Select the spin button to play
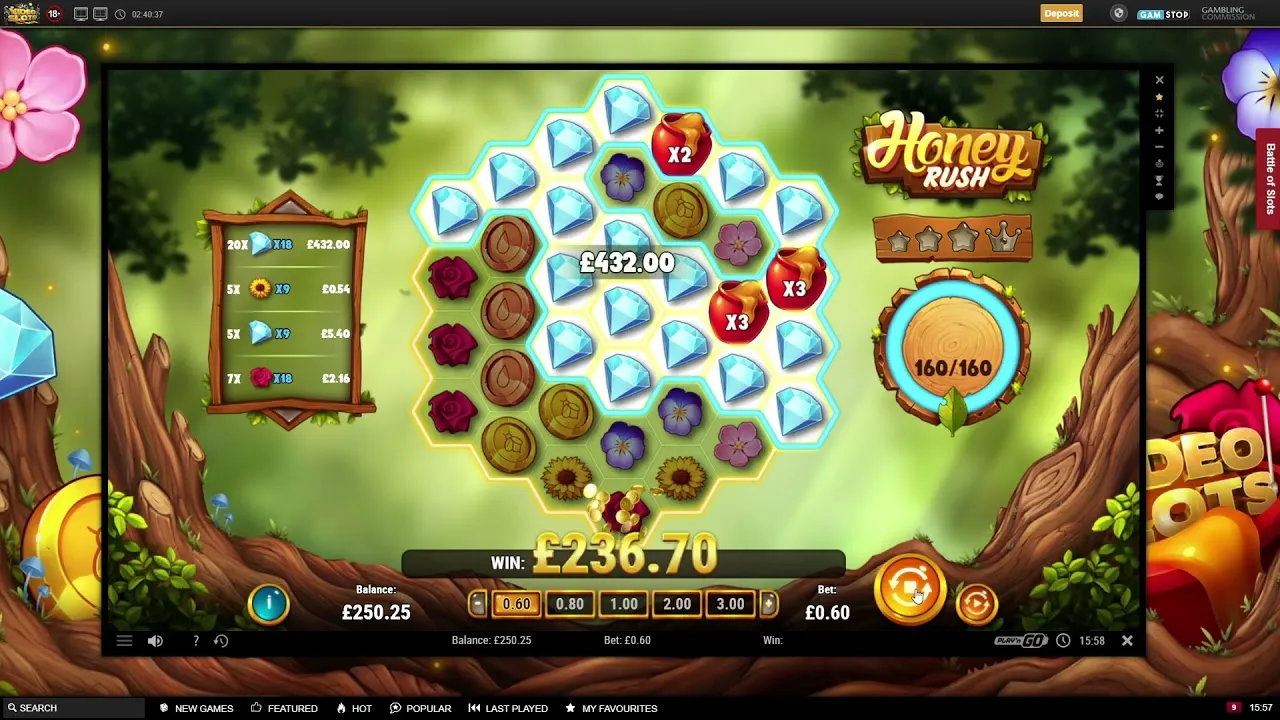1280x720 pixels. click(x=910, y=590)
